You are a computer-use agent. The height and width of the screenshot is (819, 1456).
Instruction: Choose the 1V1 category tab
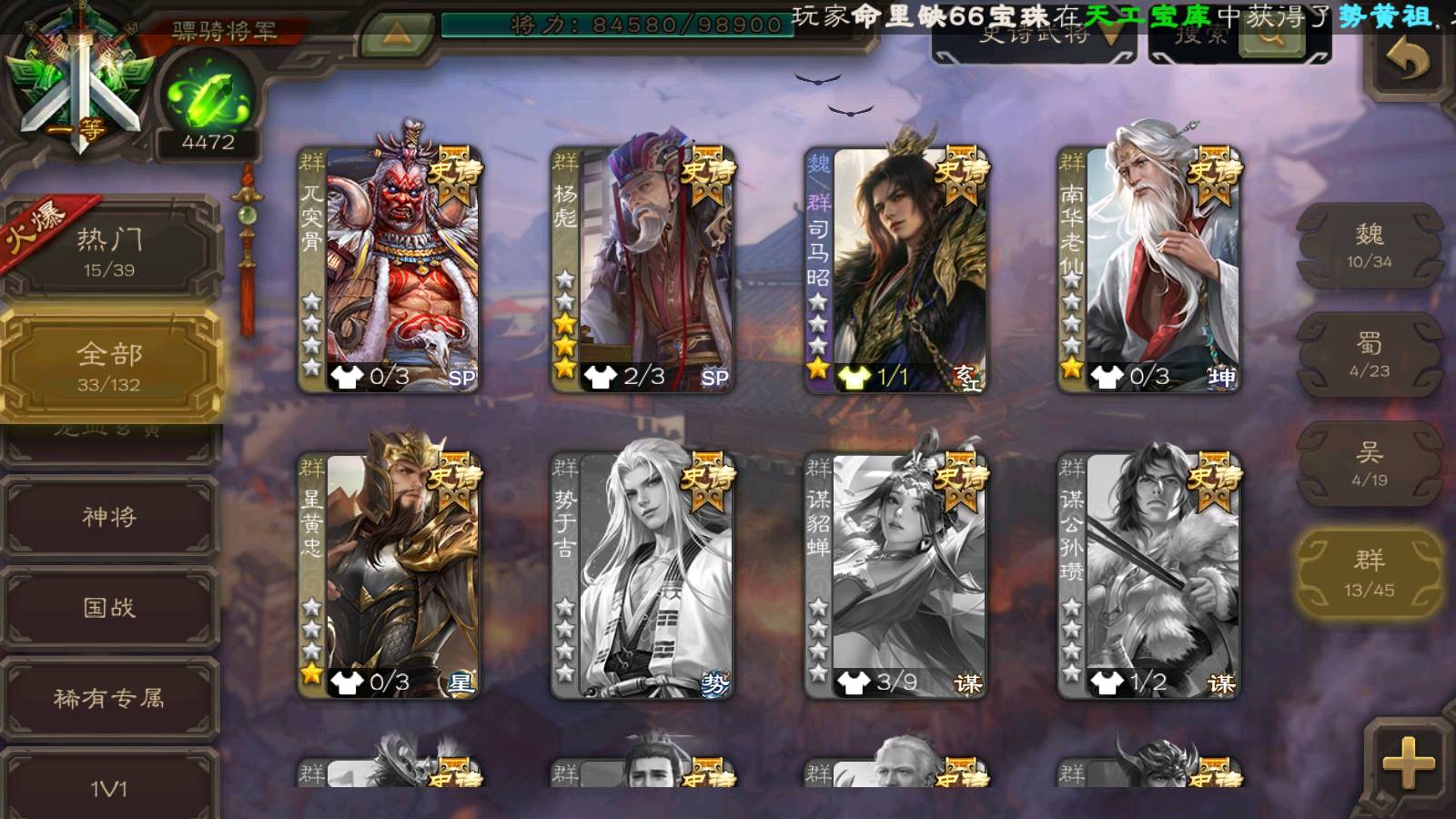click(x=109, y=787)
